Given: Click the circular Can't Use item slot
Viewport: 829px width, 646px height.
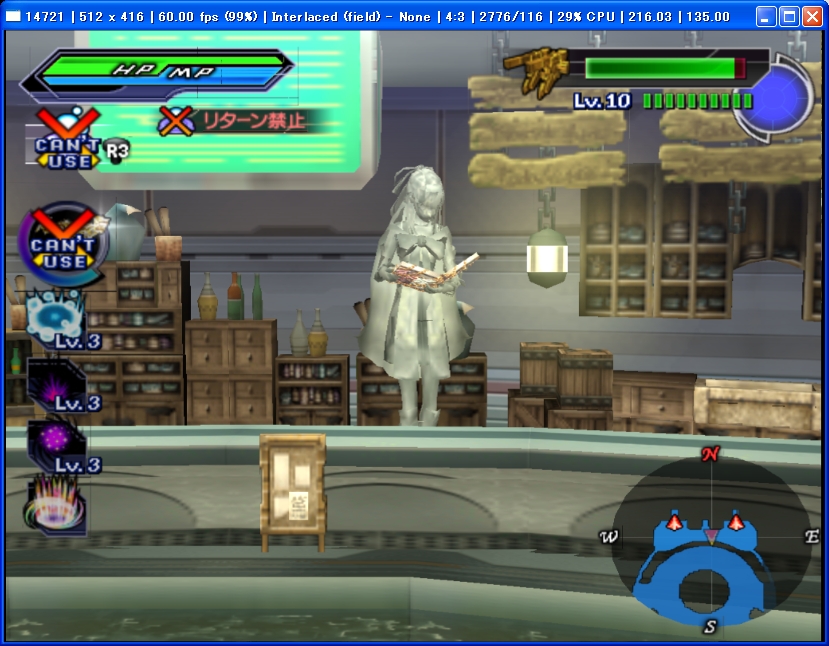Looking at the screenshot, I should pos(63,243).
